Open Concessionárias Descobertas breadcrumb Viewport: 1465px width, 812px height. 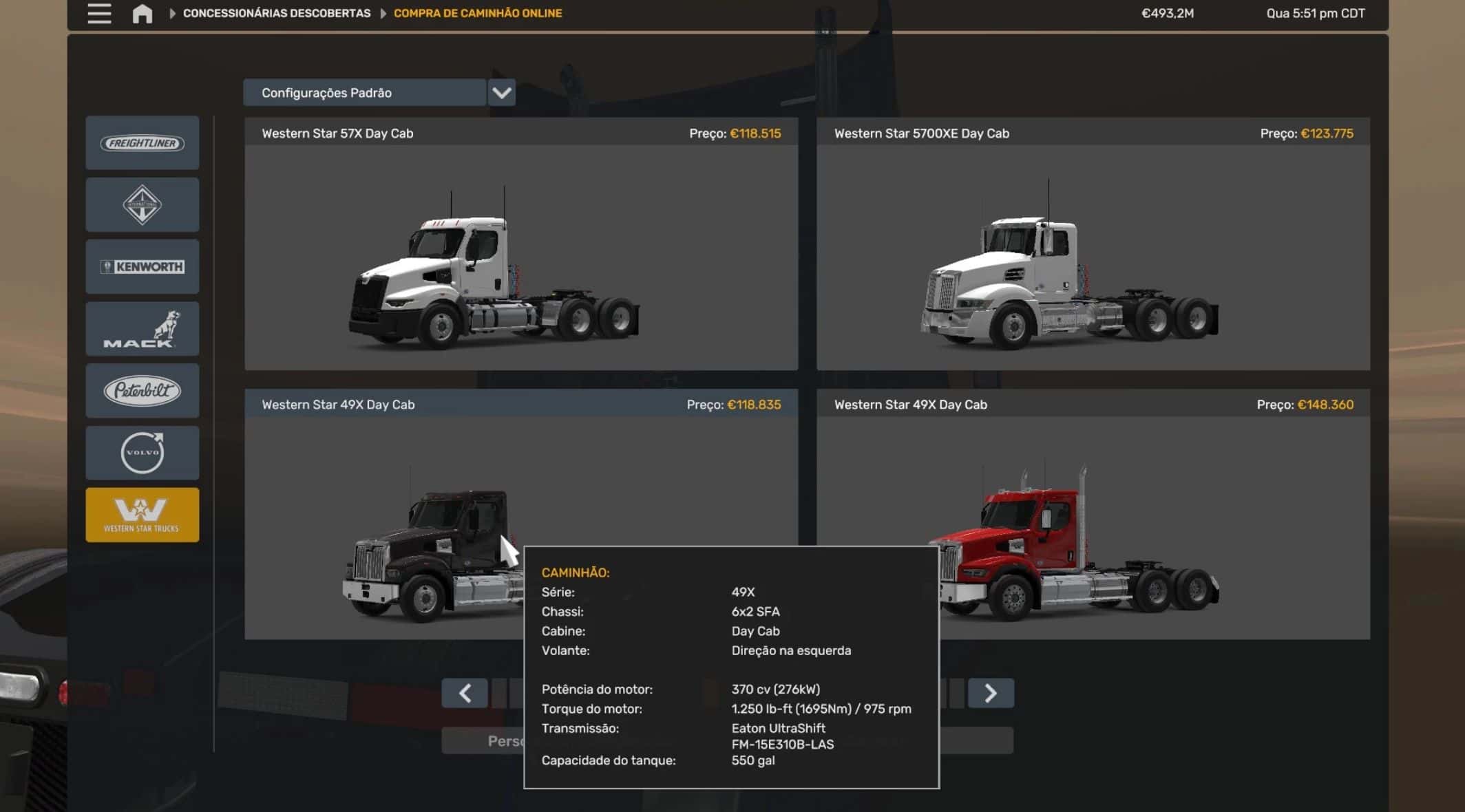point(276,14)
